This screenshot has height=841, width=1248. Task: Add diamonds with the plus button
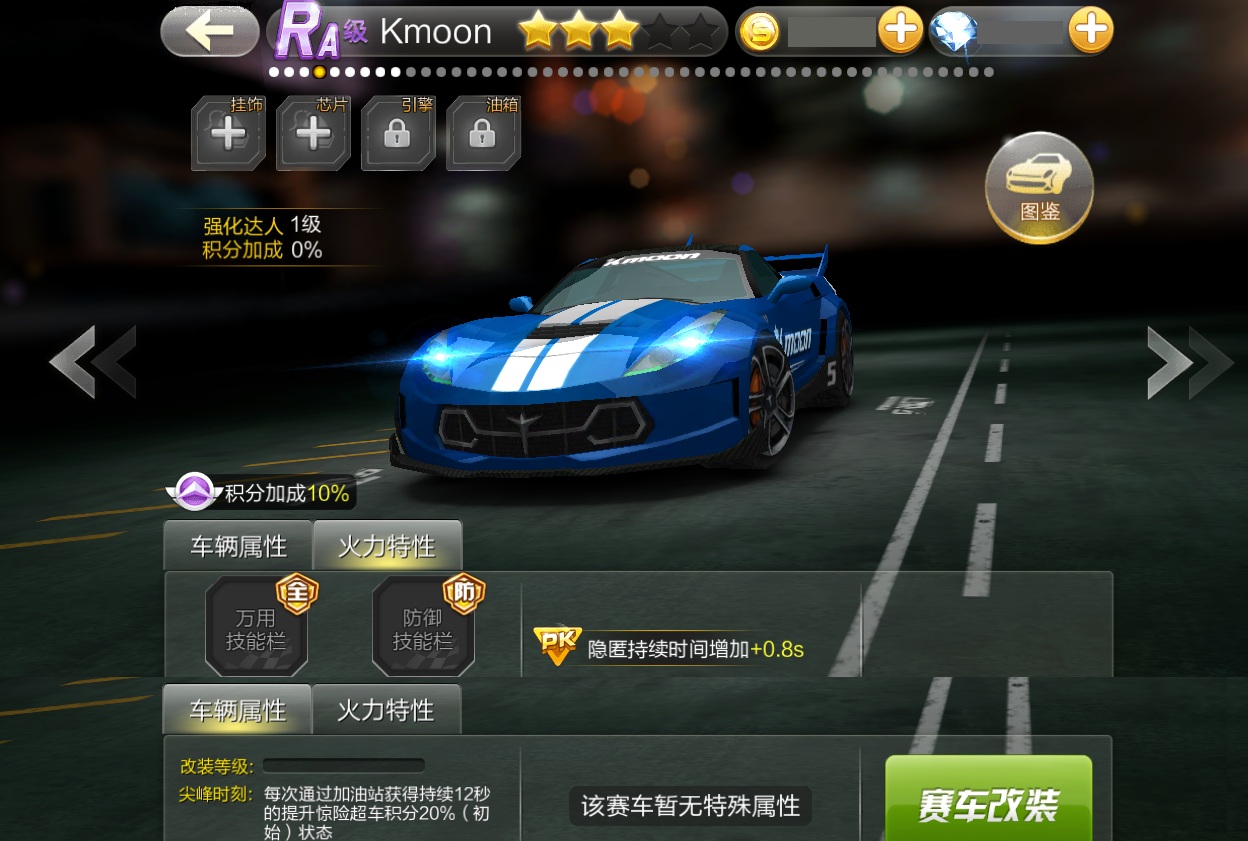tap(1090, 32)
